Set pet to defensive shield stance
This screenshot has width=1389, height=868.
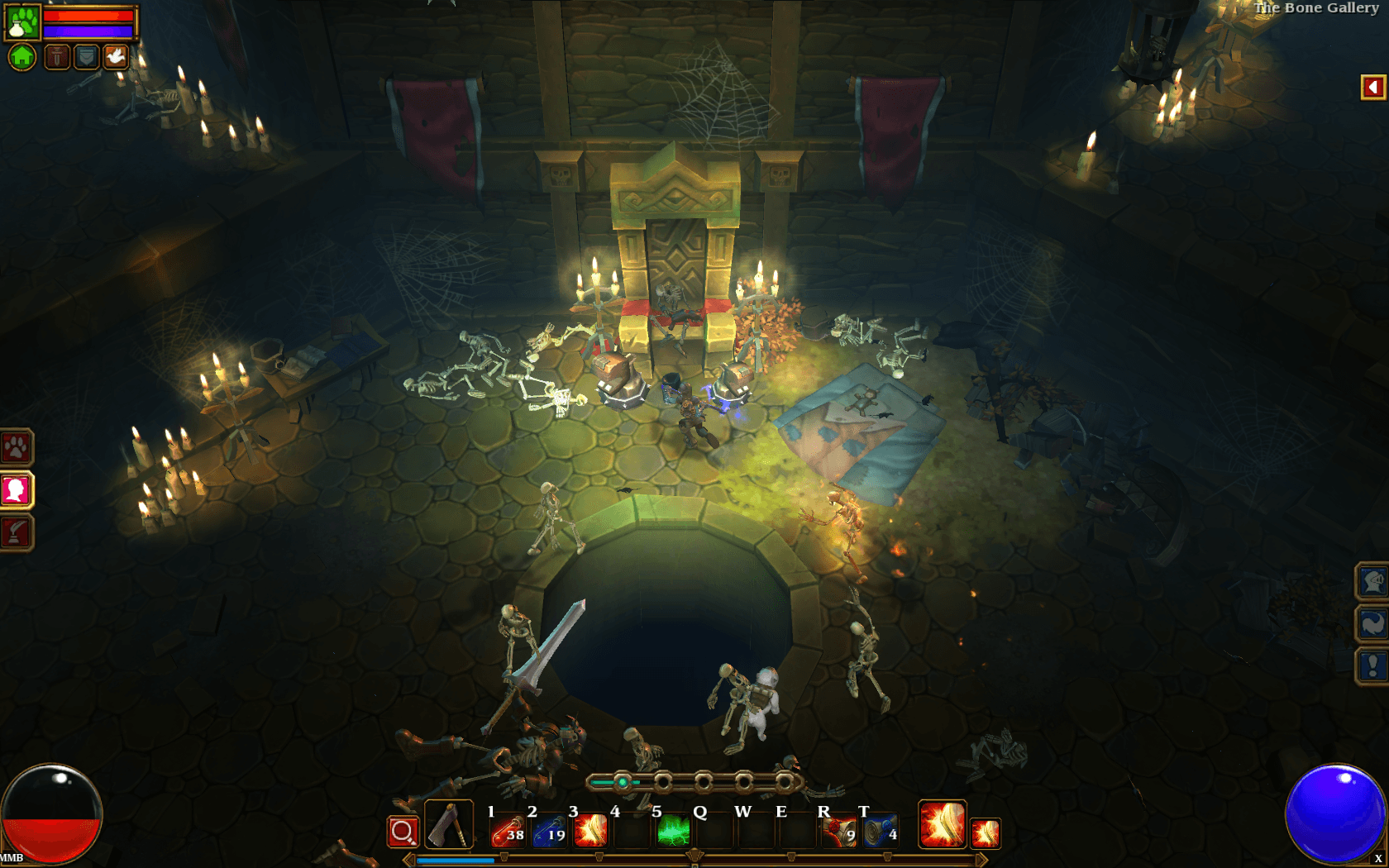coord(86,57)
